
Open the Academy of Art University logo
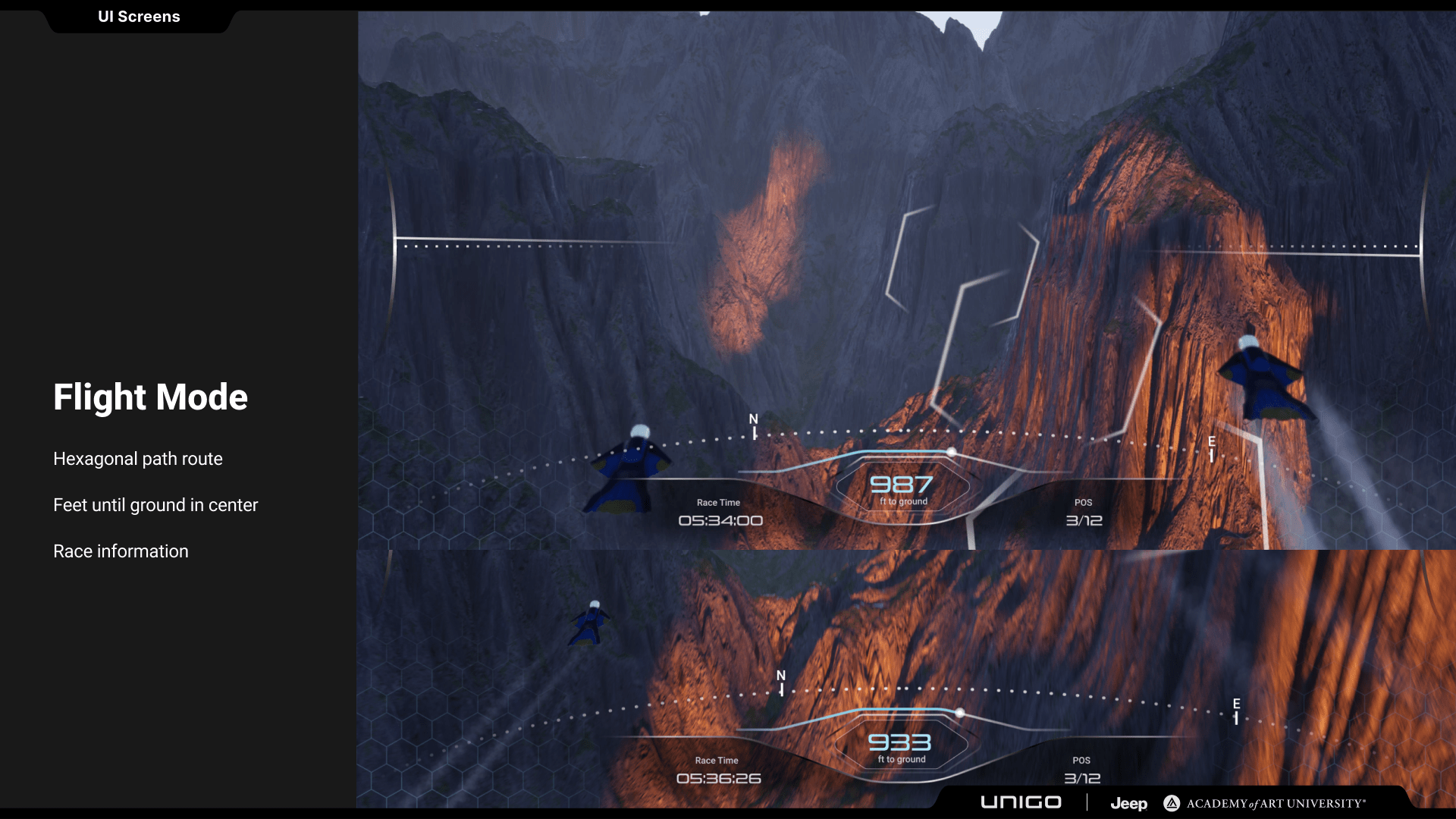[1265, 803]
